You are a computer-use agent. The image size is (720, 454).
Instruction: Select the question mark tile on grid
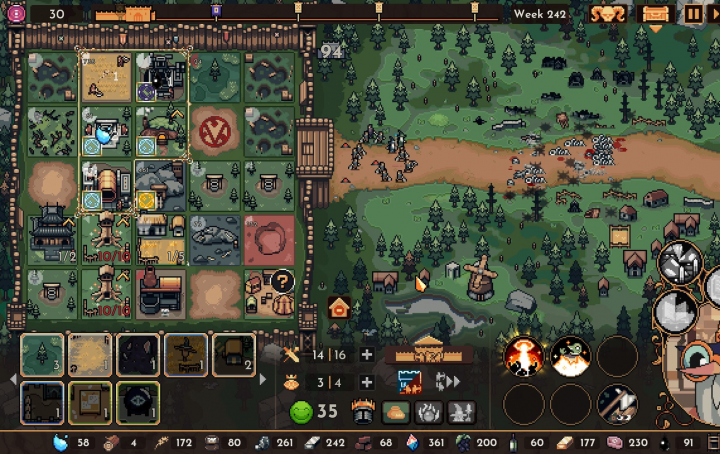tap(282, 281)
